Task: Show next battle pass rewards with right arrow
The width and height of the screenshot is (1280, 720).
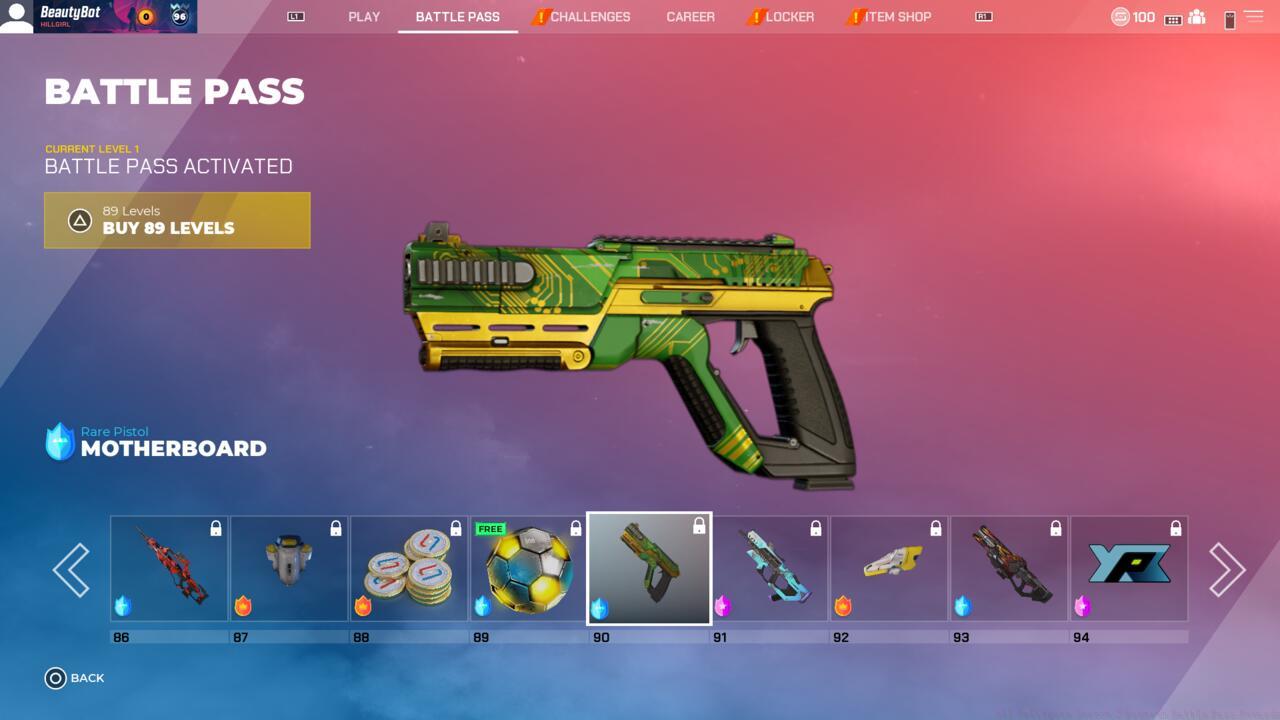Action: tap(1227, 570)
